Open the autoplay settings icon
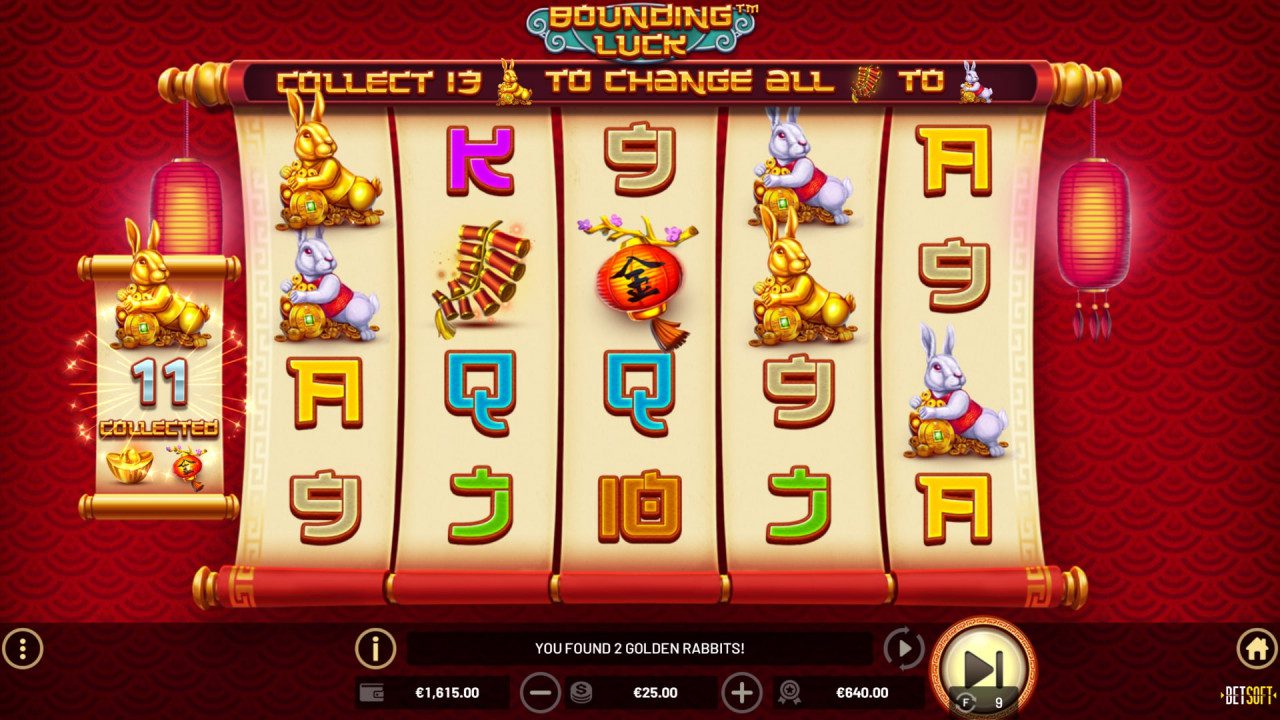Image resolution: width=1280 pixels, height=720 pixels. (902, 649)
